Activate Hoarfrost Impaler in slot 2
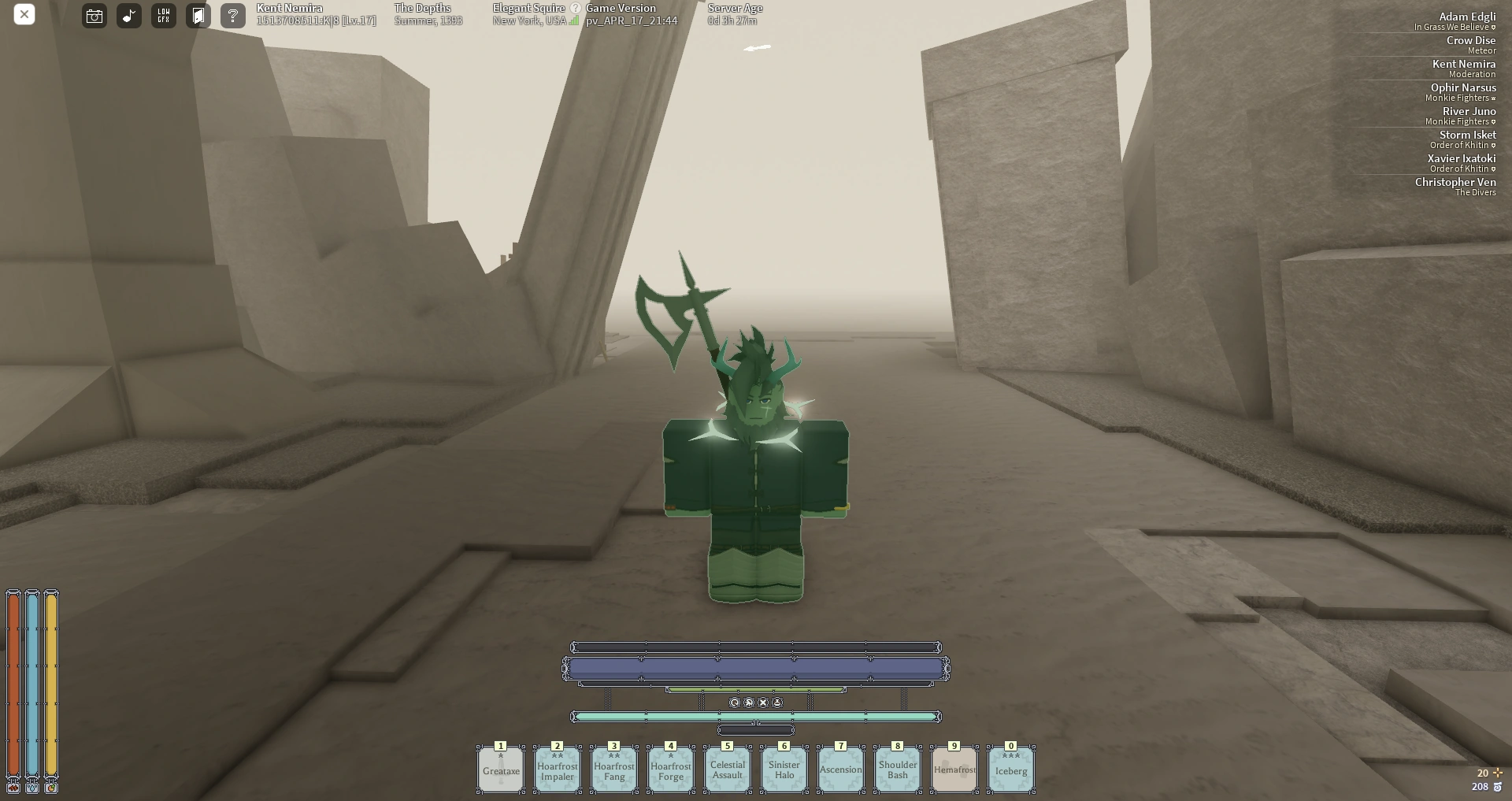This screenshot has width=1512, height=801. click(x=557, y=769)
